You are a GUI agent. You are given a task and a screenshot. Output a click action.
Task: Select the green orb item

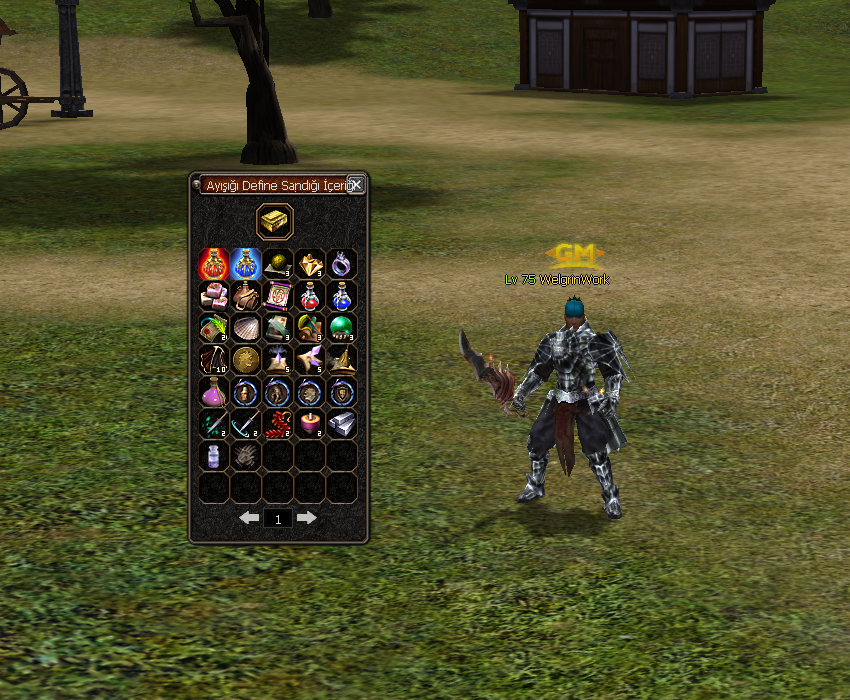342,328
